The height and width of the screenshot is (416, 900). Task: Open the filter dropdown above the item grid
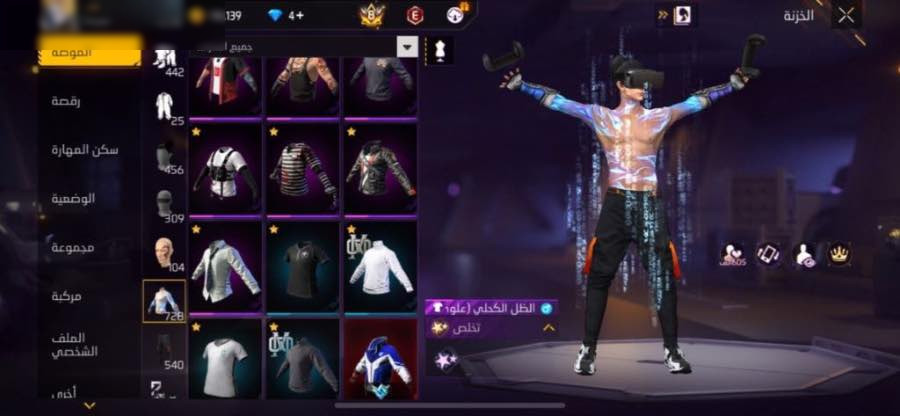coord(407,47)
